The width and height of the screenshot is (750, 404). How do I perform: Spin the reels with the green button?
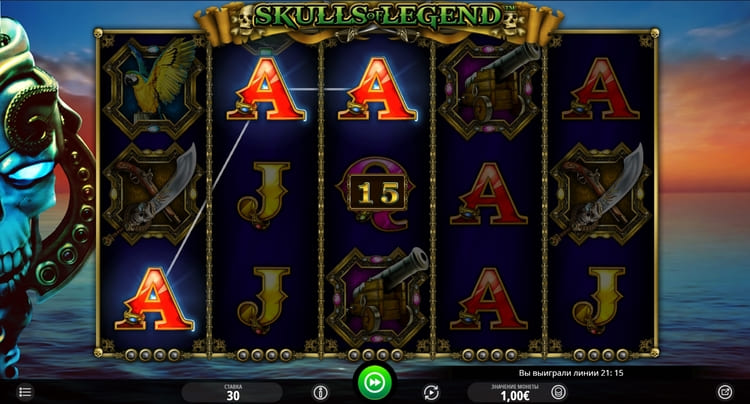[x=375, y=383]
